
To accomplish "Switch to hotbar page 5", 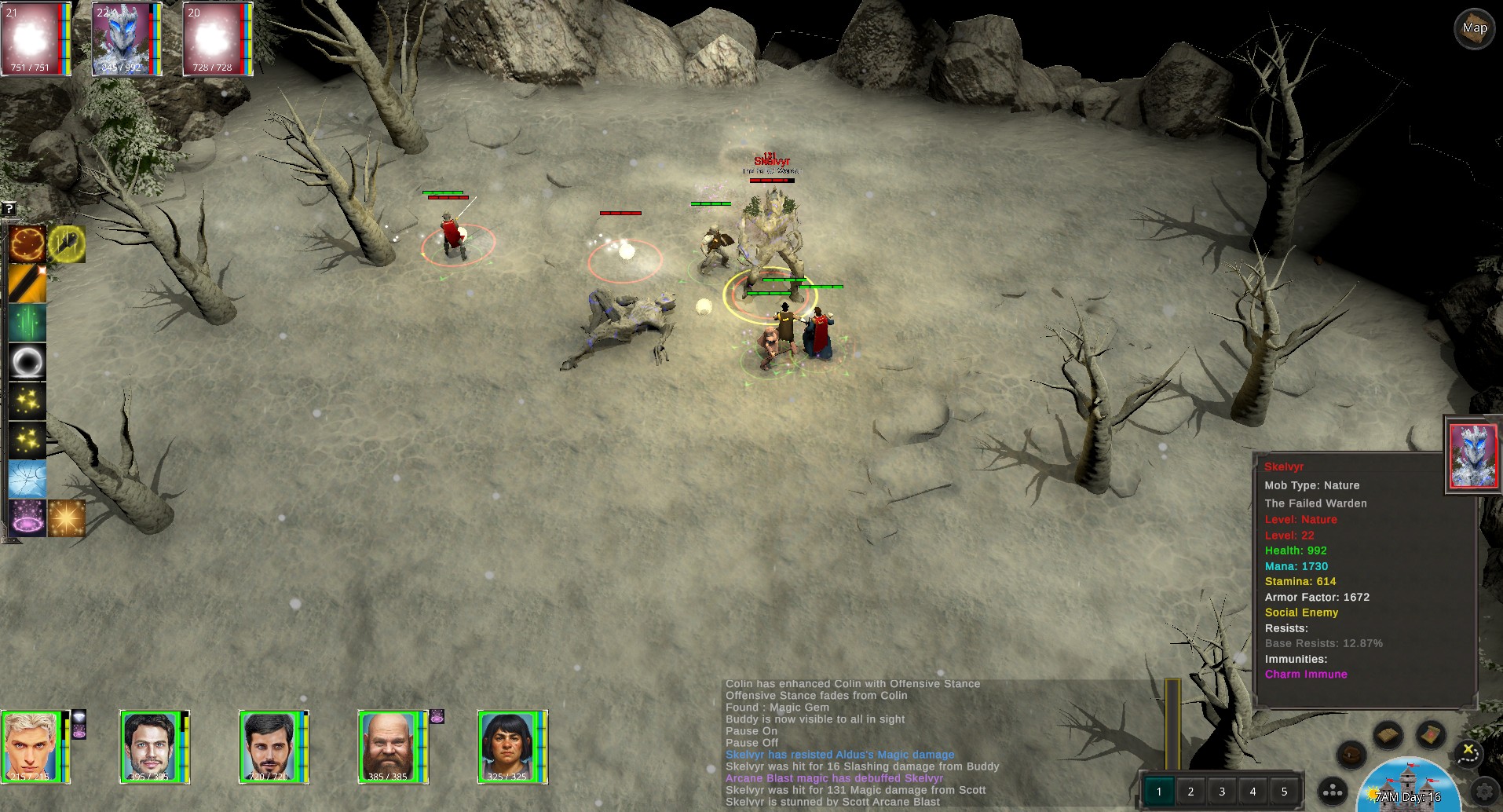I will 1285,792.
